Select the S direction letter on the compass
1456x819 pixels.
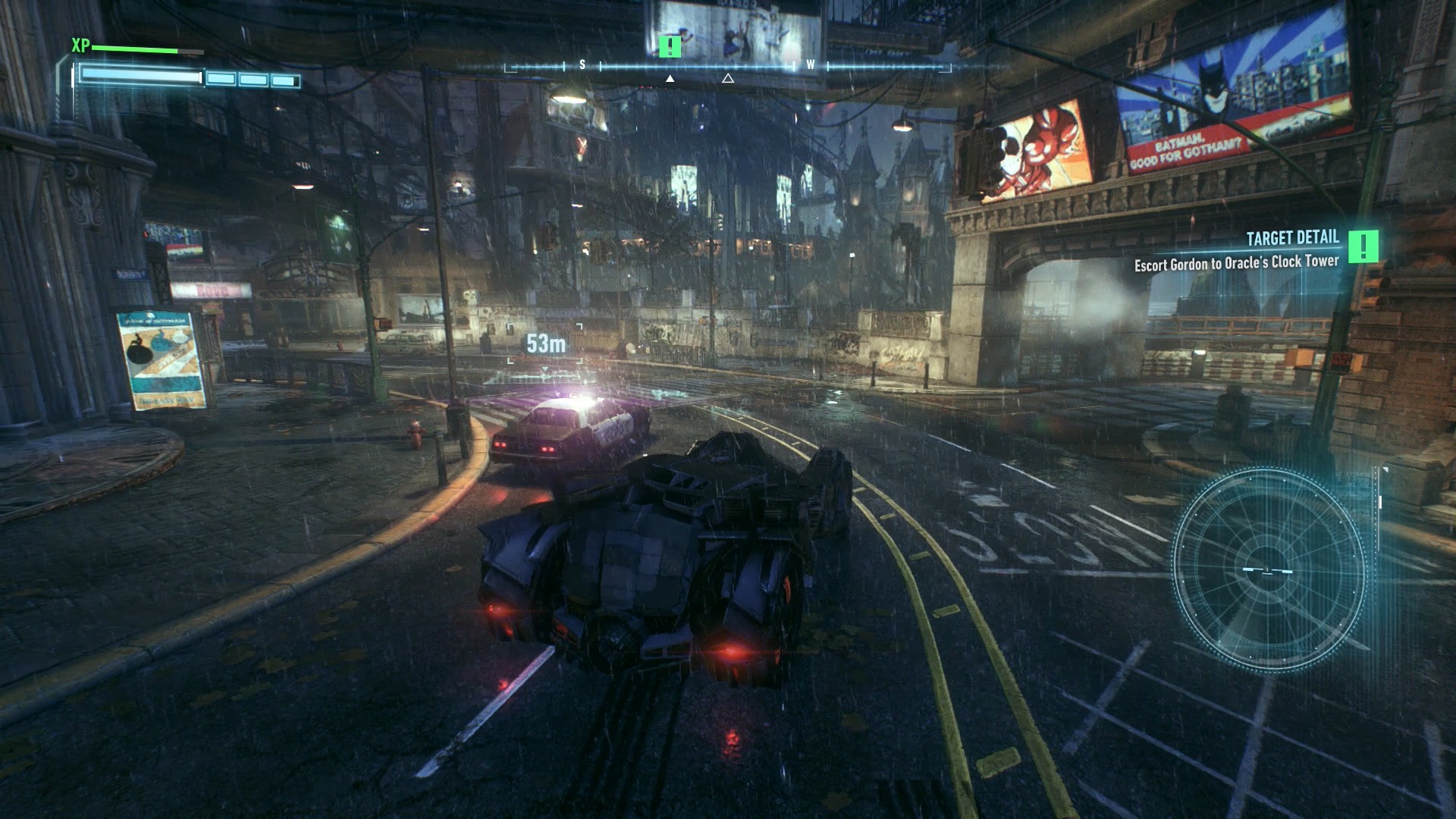coord(582,65)
